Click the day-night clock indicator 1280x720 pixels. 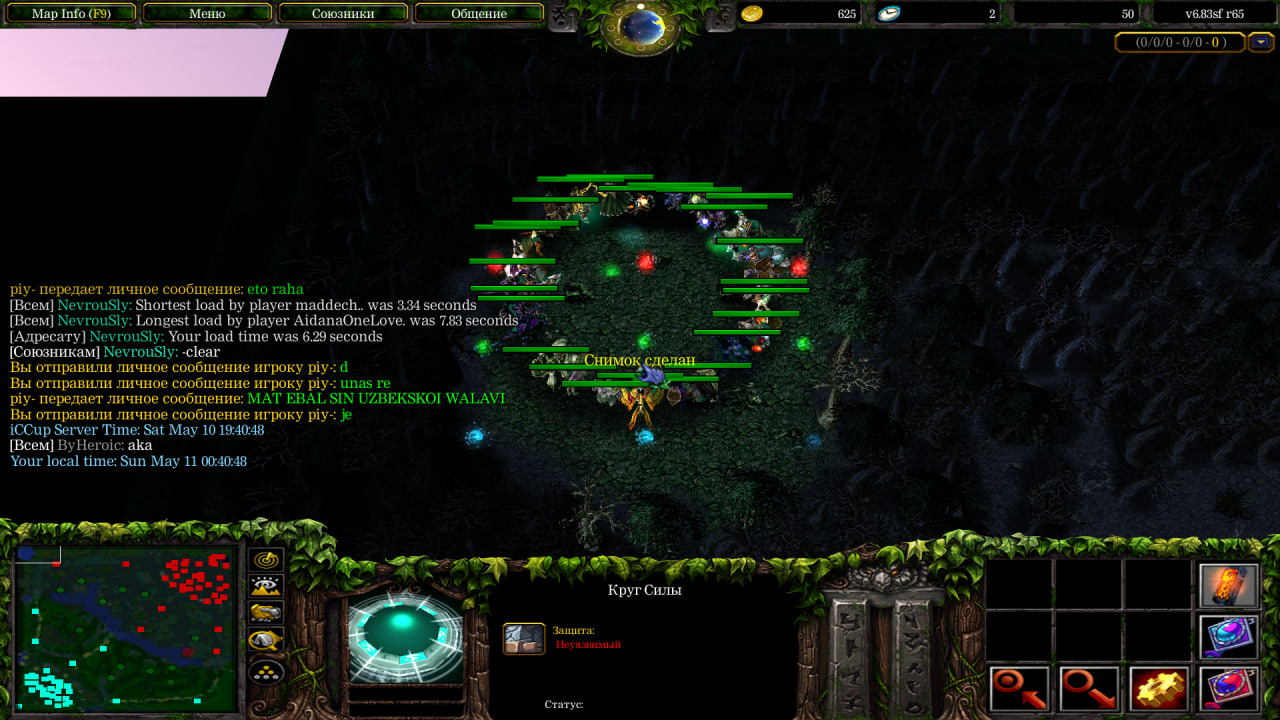click(x=640, y=26)
